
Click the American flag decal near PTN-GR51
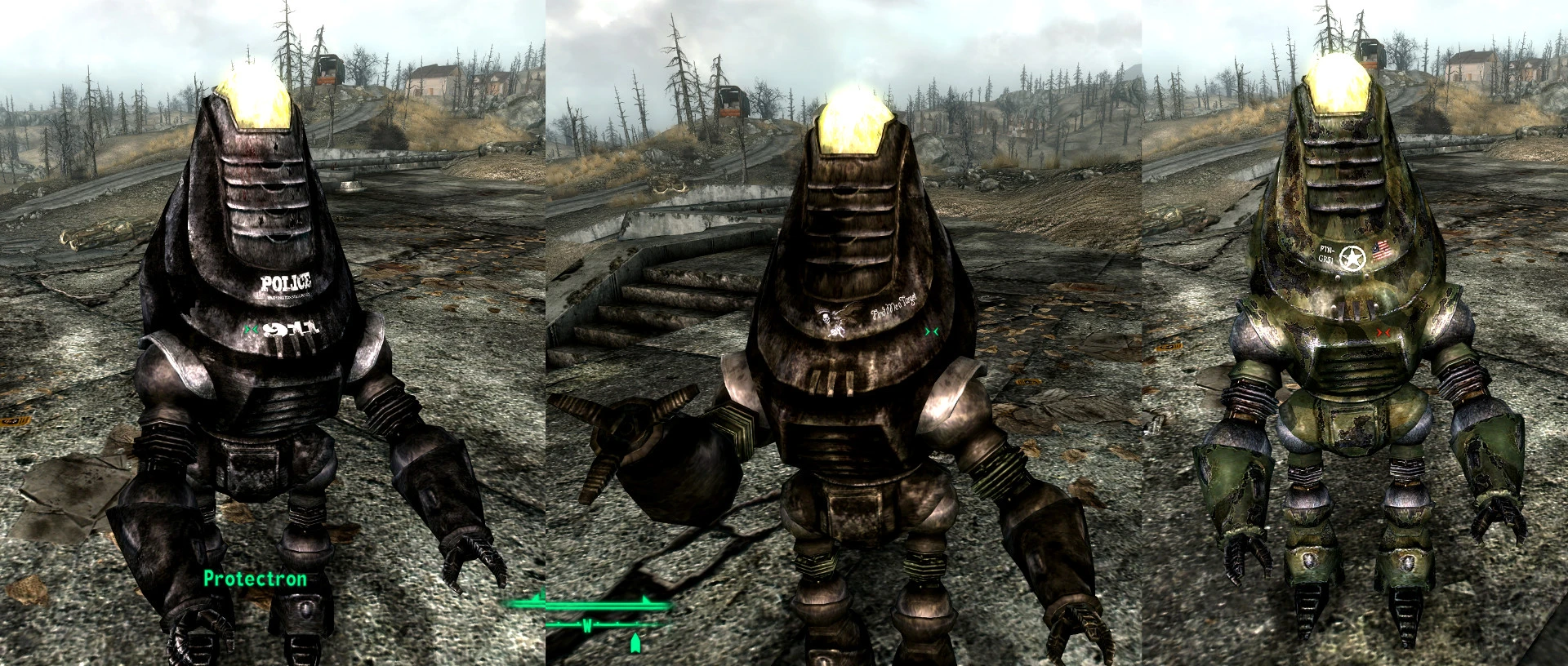point(1382,251)
